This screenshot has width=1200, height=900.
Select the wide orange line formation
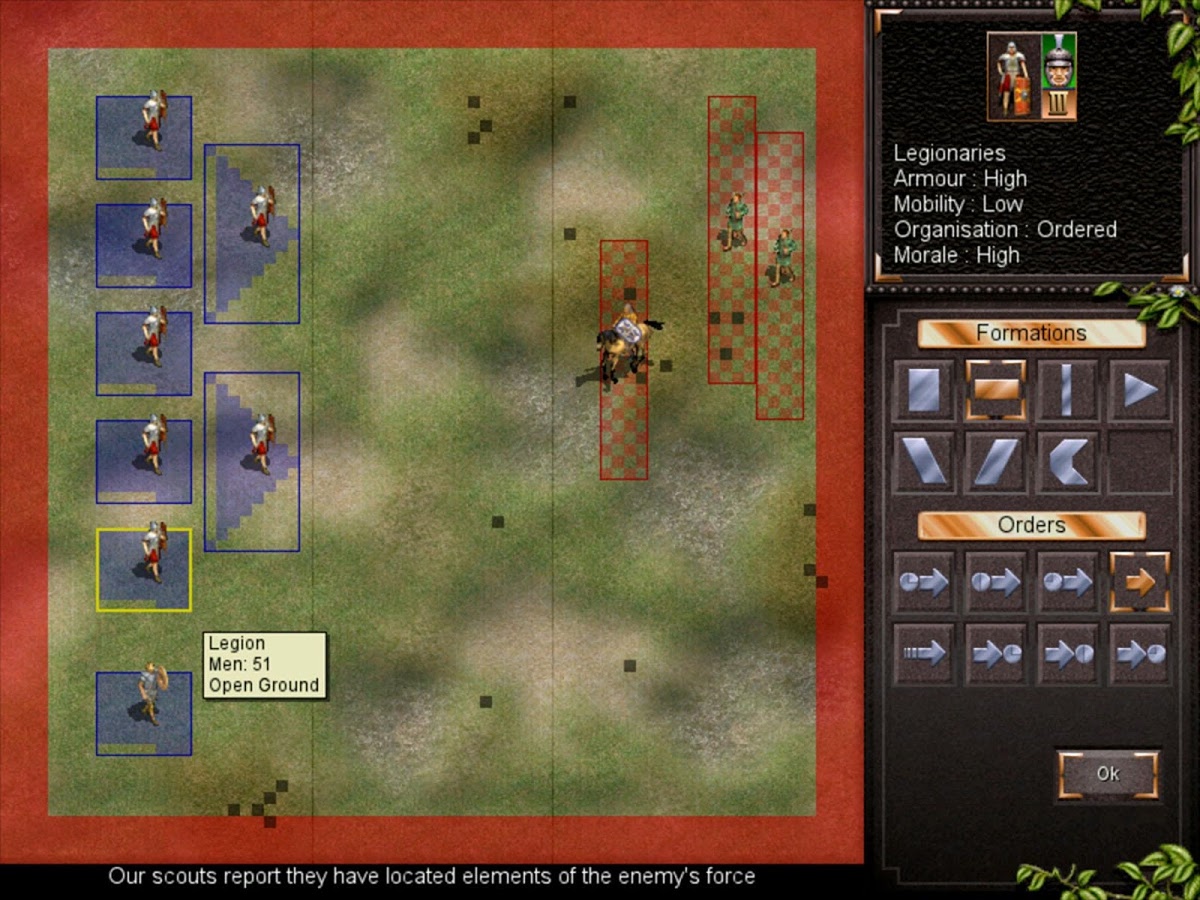995,390
